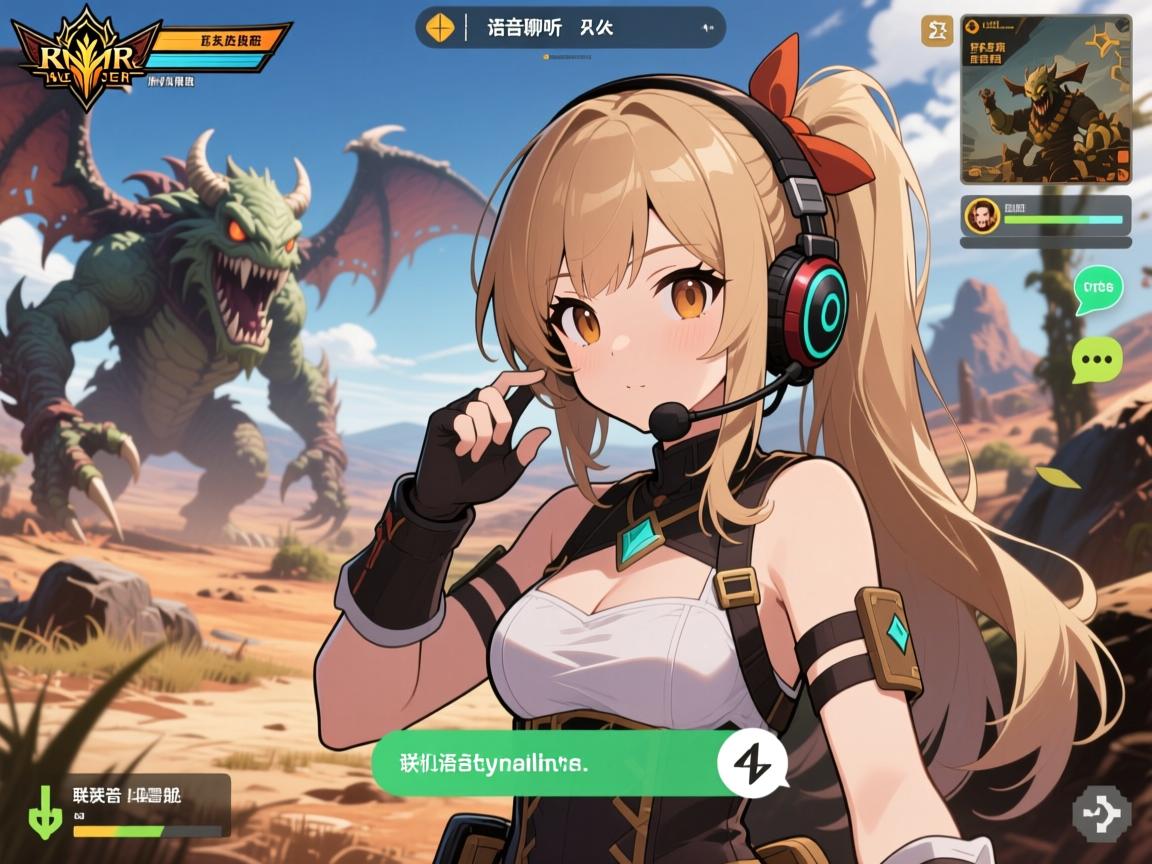Click the green voice message bar

[545, 765]
